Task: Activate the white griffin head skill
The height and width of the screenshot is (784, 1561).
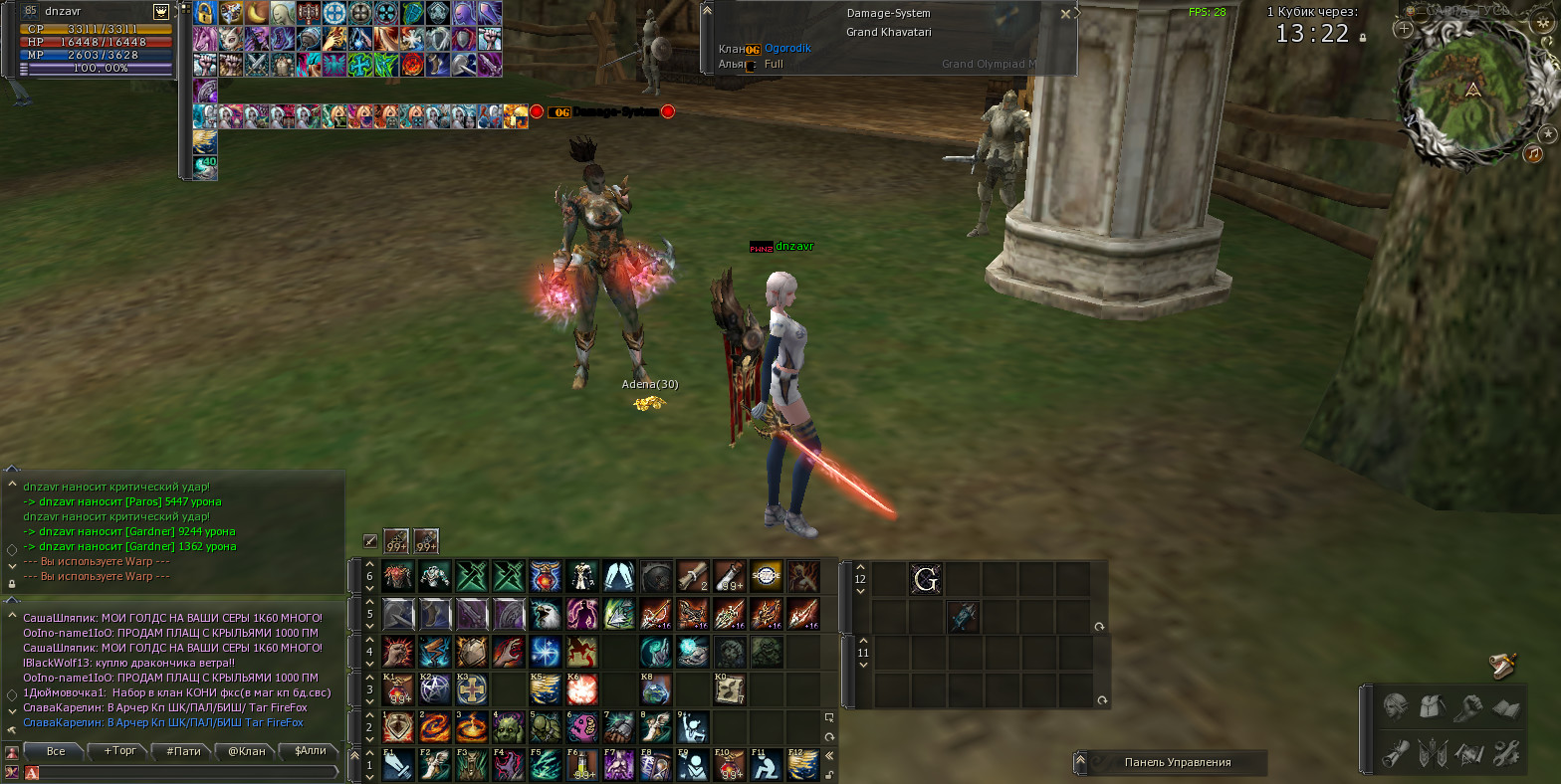Action: [546, 614]
